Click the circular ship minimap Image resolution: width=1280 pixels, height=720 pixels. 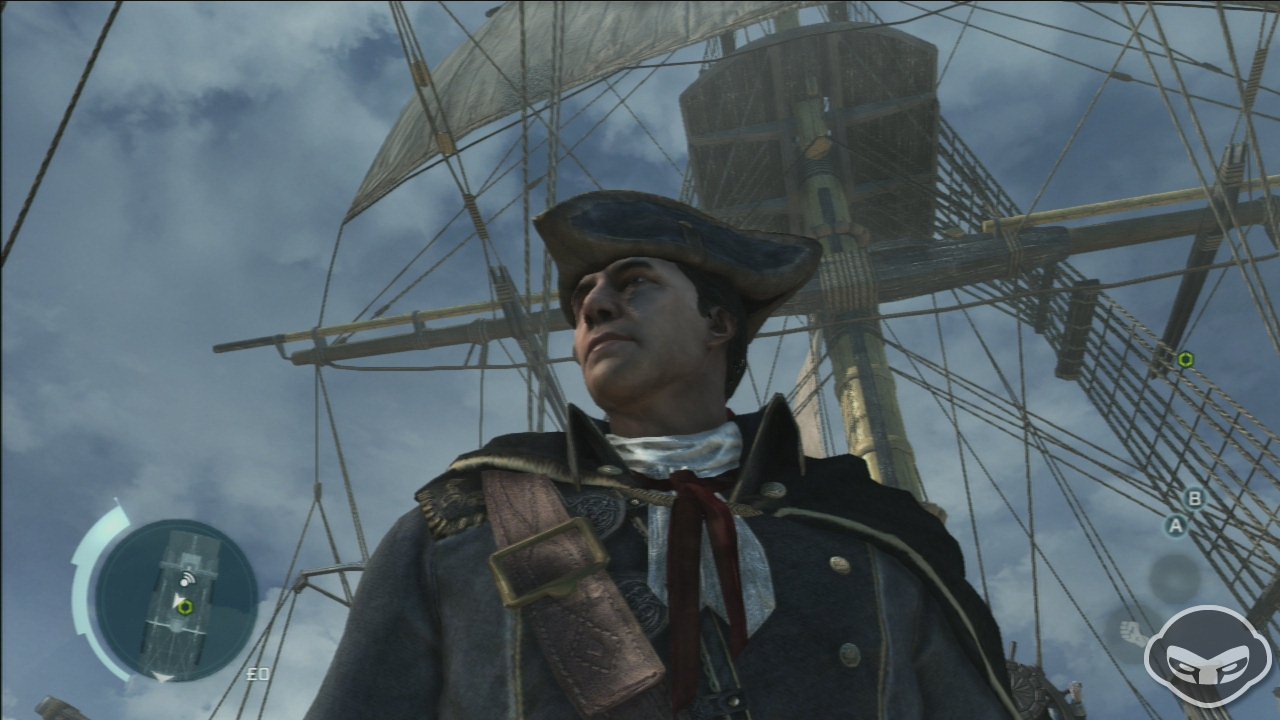pyautogui.click(x=176, y=598)
